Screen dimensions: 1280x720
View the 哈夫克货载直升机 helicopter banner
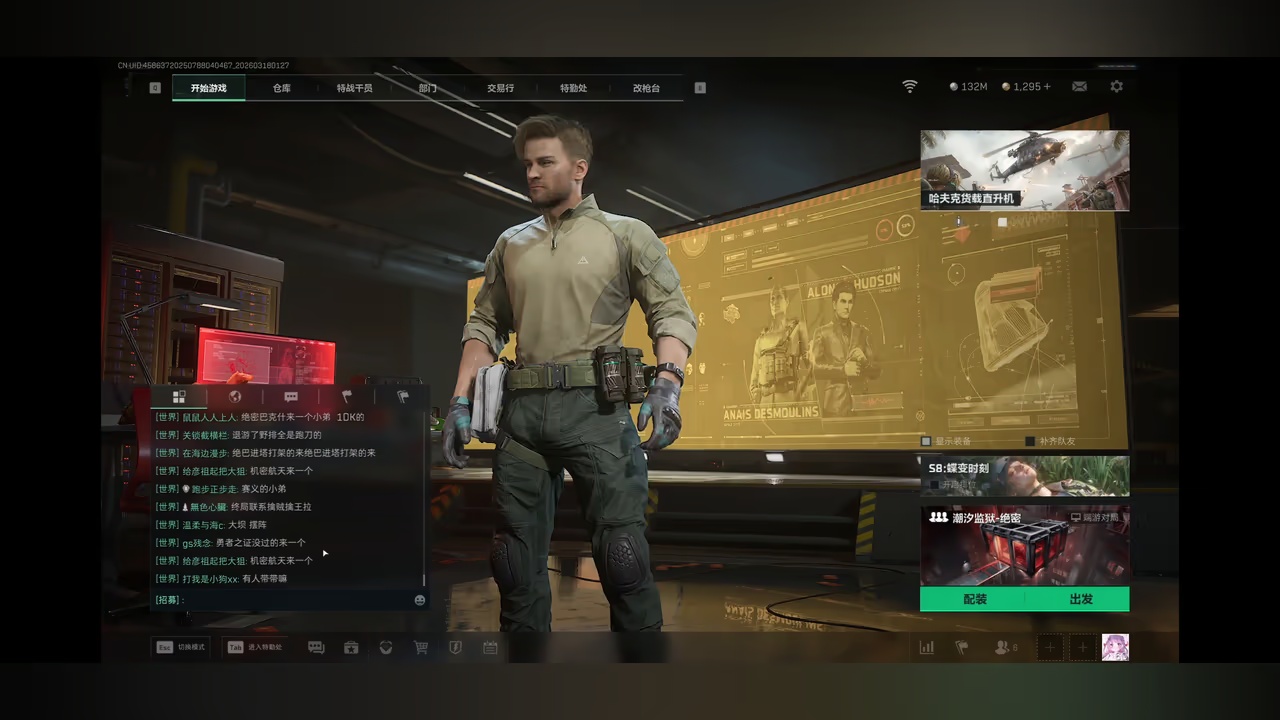point(1024,170)
